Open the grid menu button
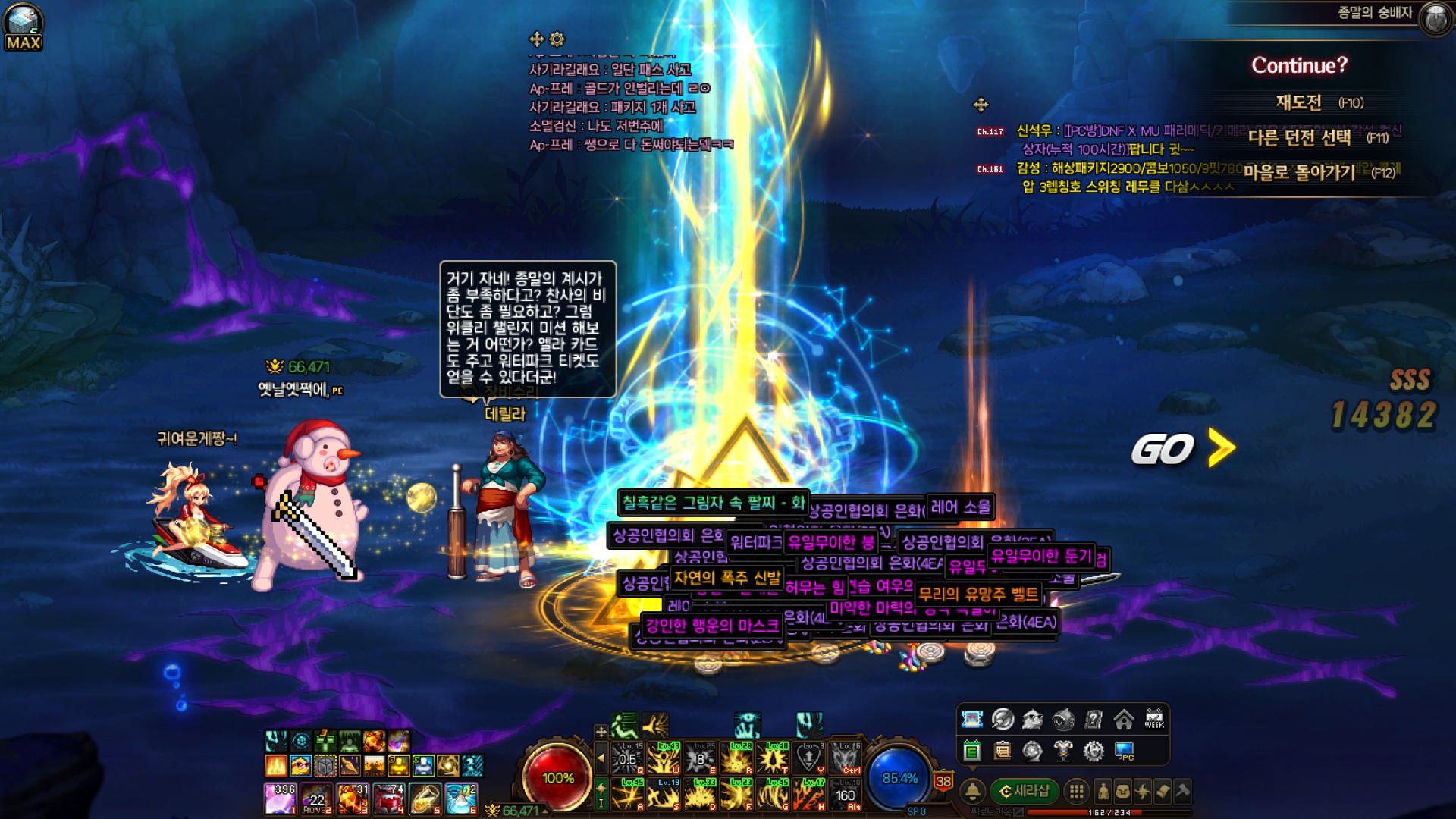This screenshot has width=1456, height=819. [1076, 792]
